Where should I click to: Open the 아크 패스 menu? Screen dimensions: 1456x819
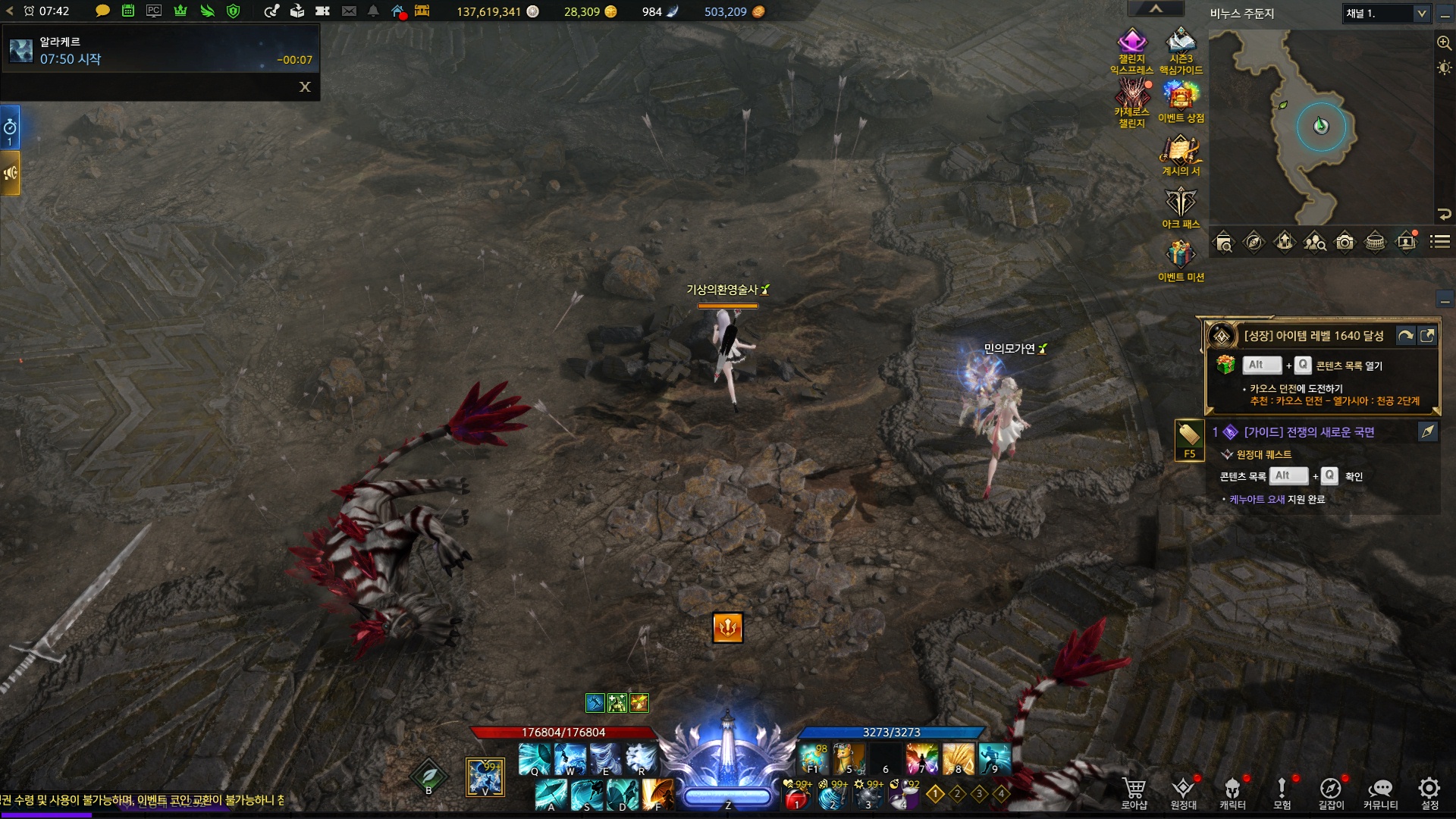pos(1181,203)
